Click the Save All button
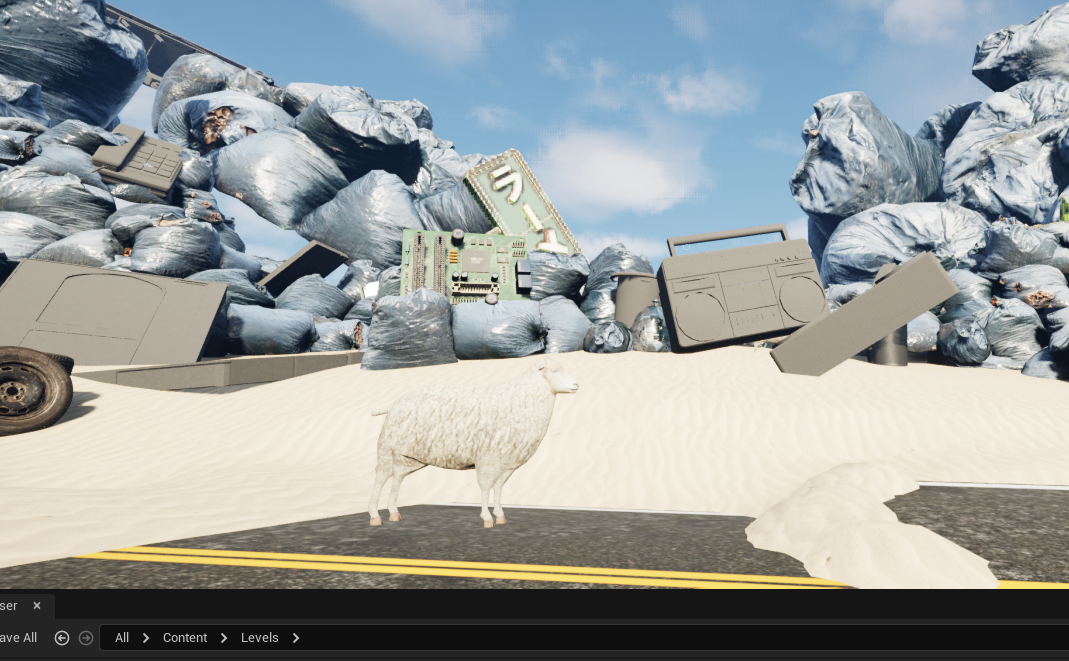This screenshot has height=661, width=1069. [x=18, y=638]
